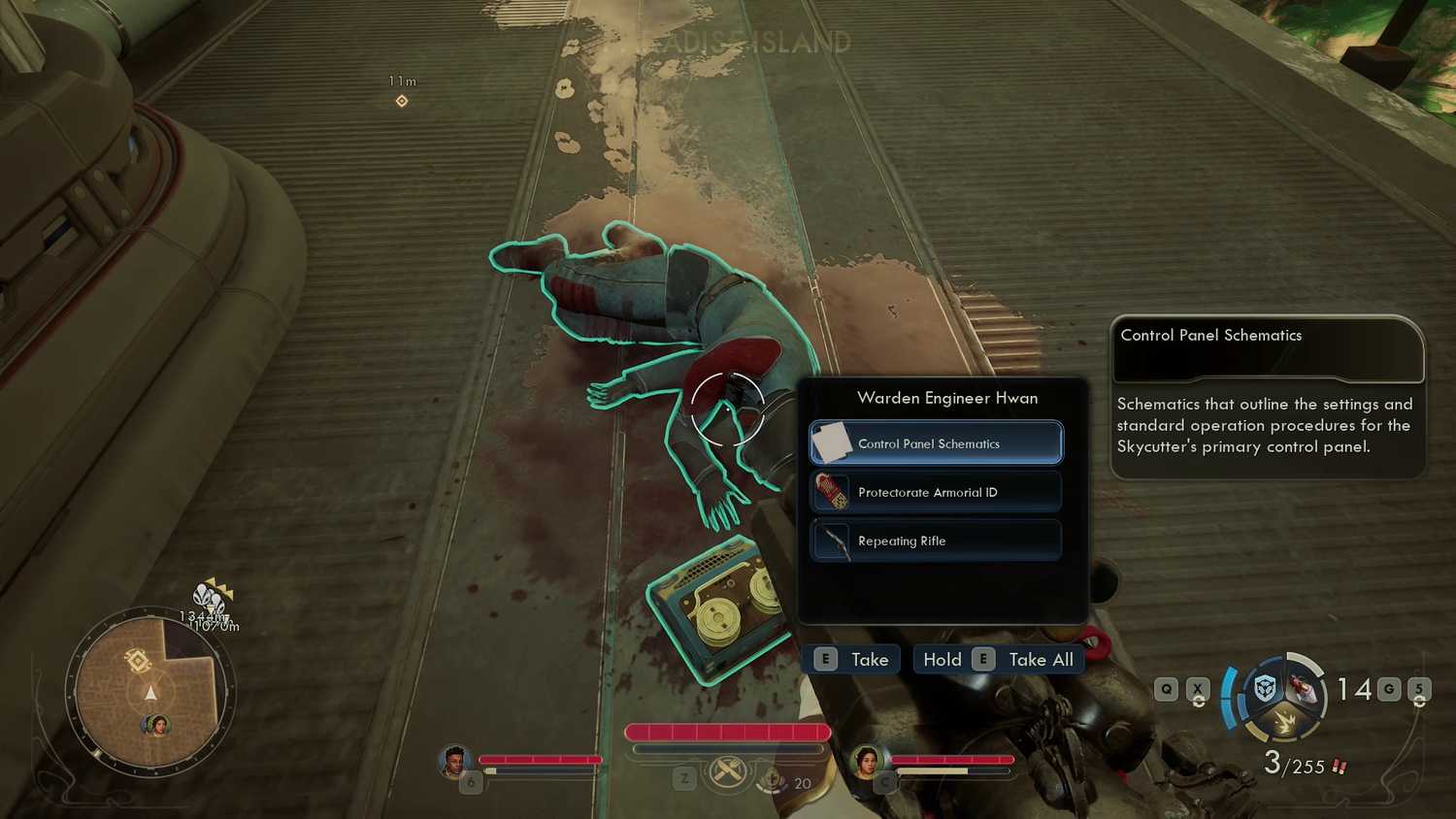Activate the shield ability in ability wheel
This screenshot has width=1456, height=819.
pyautogui.click(x=1265, y=689)
